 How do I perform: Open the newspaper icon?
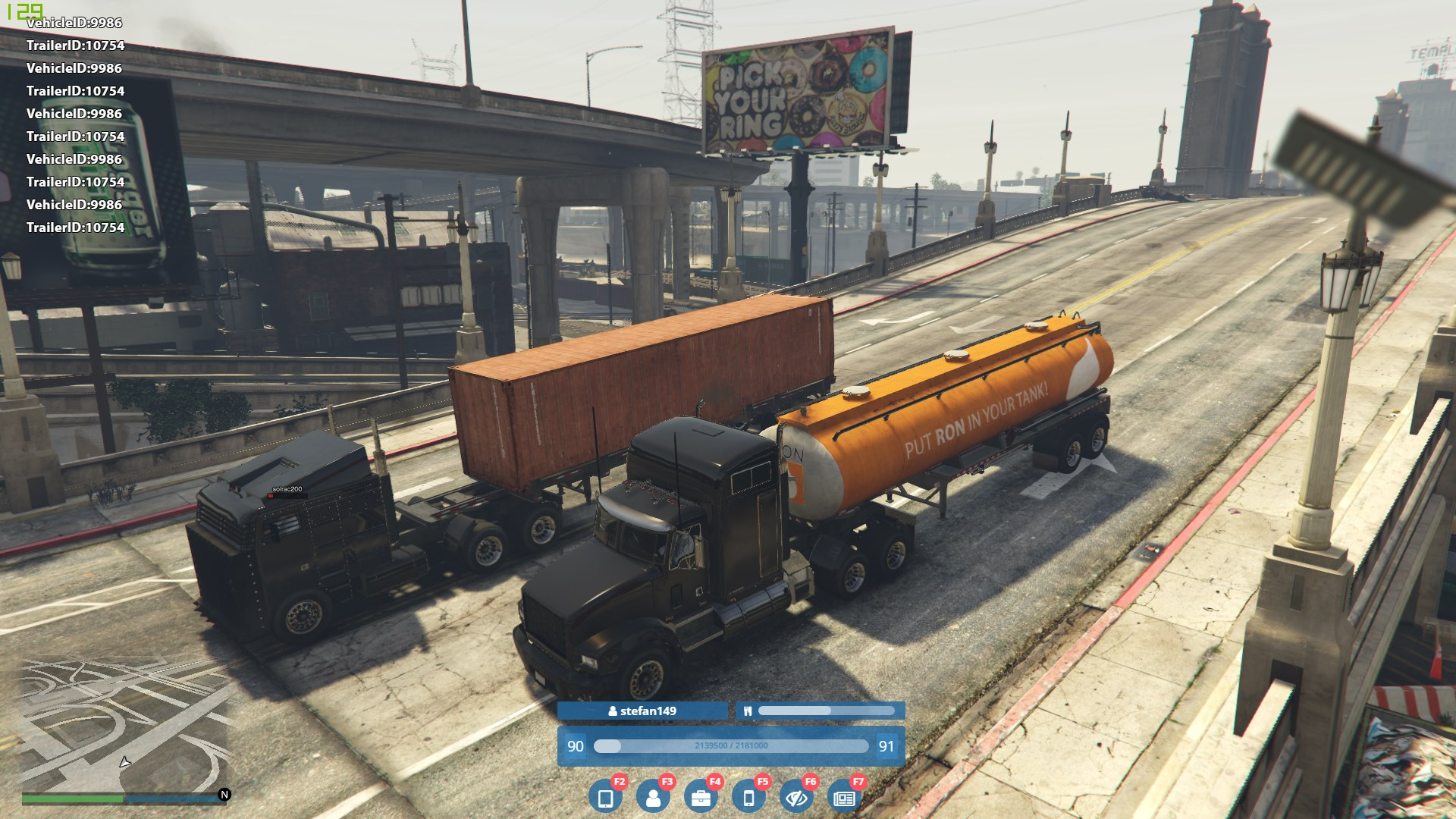pyautogui.click(x=844, y=798)
